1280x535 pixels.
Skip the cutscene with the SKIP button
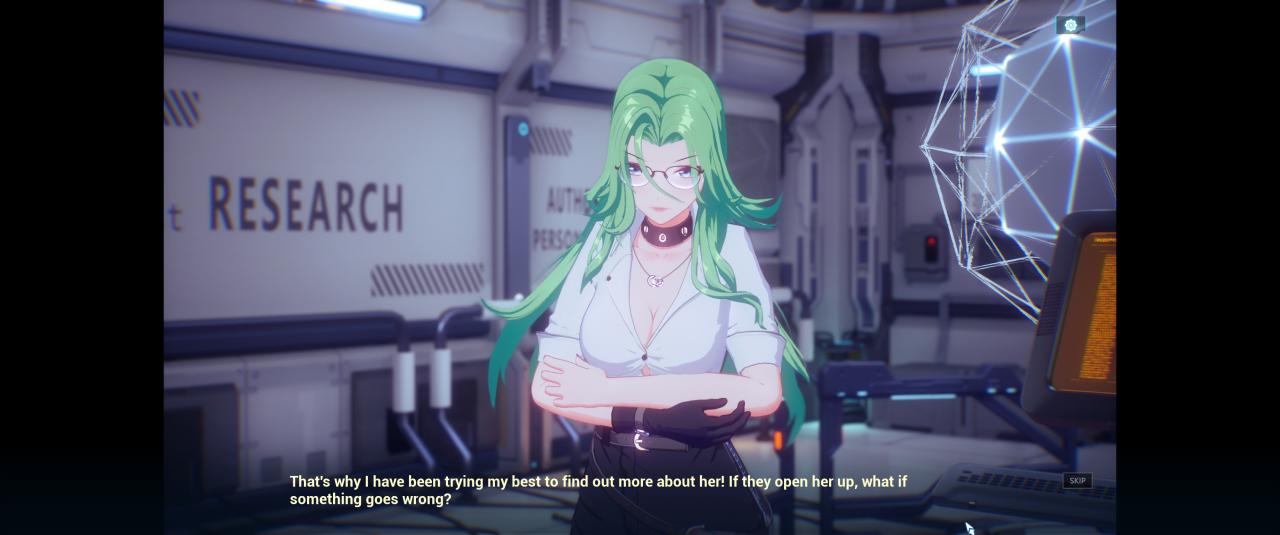1077,481
